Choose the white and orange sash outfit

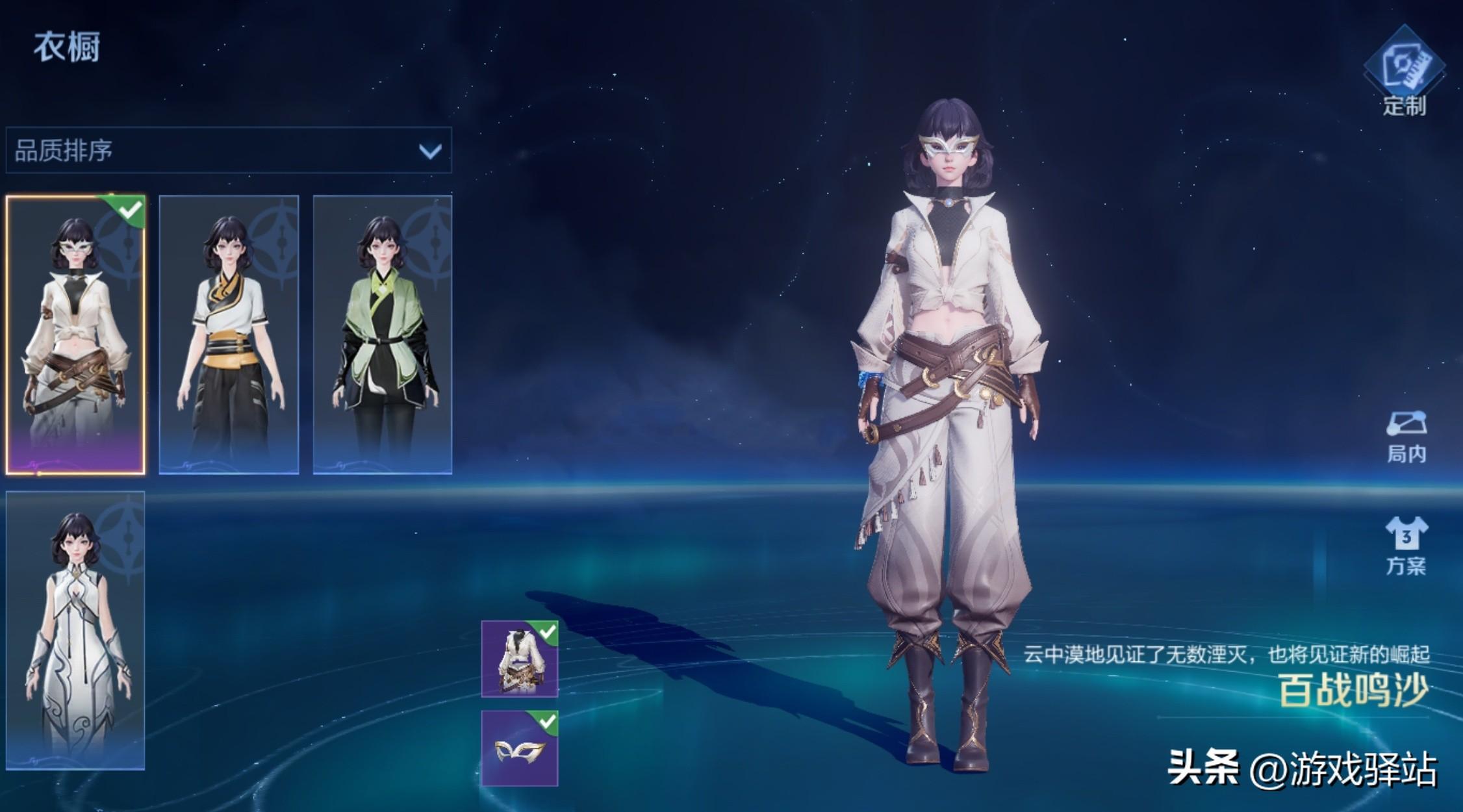[x=229, y=335]
